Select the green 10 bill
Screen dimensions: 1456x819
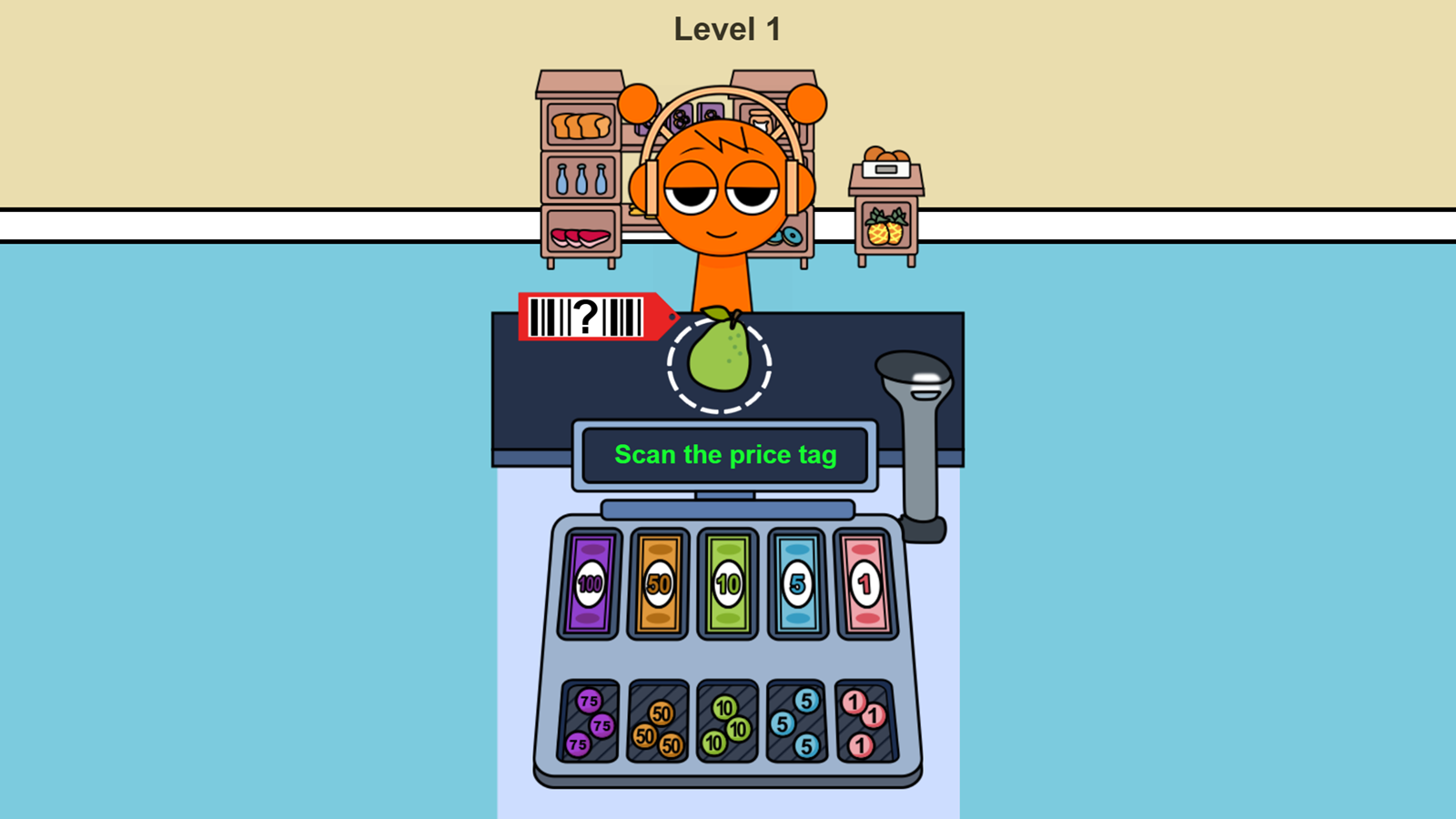[728, 584]
